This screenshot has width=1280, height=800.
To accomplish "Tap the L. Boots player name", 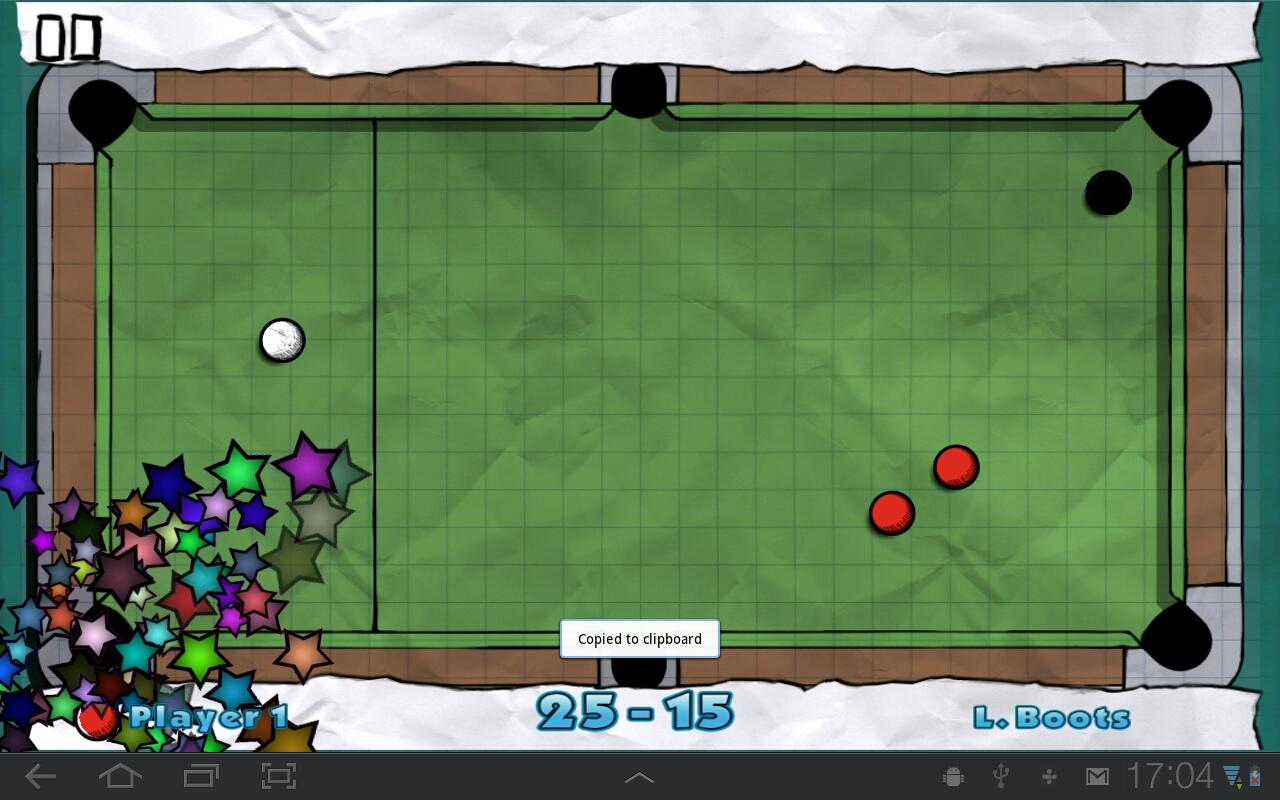I will click(x=1053, y=716).
